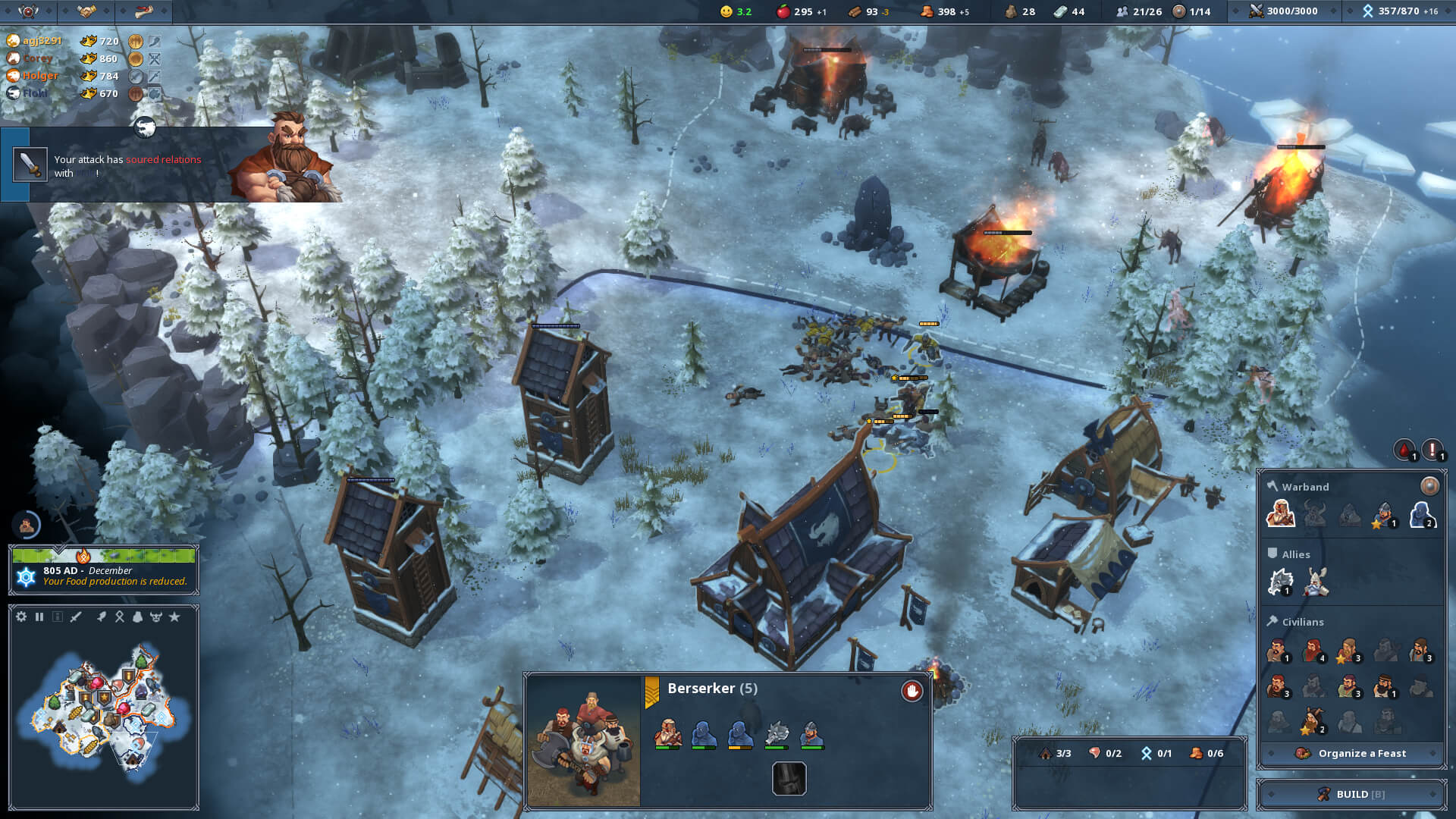Select player Holger in the scoreboard
This screenshot has width=1456, height=819.
coord(39,76)
